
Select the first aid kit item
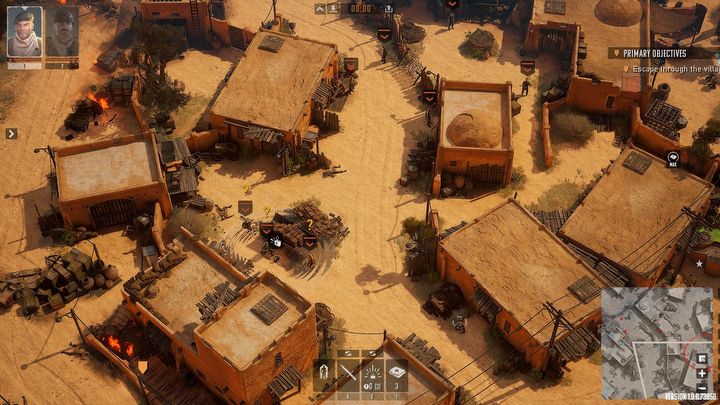397,375
